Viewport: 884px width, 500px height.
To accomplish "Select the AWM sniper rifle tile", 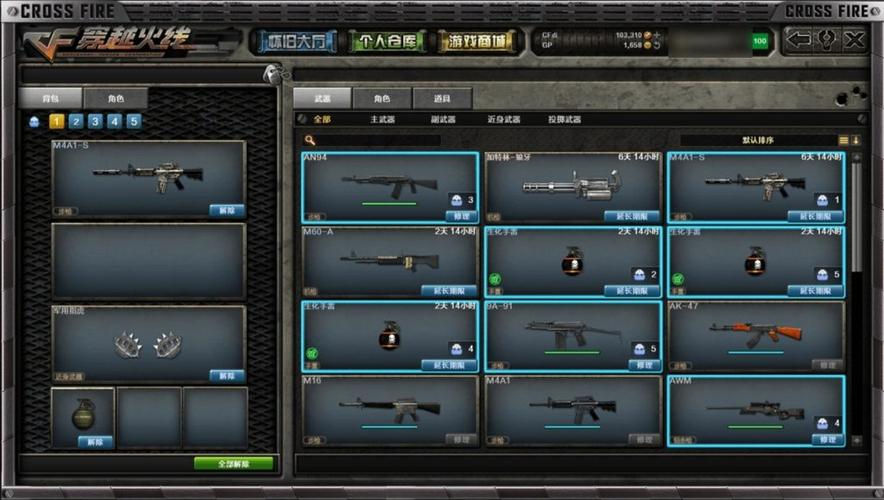I will coord(756,408).
